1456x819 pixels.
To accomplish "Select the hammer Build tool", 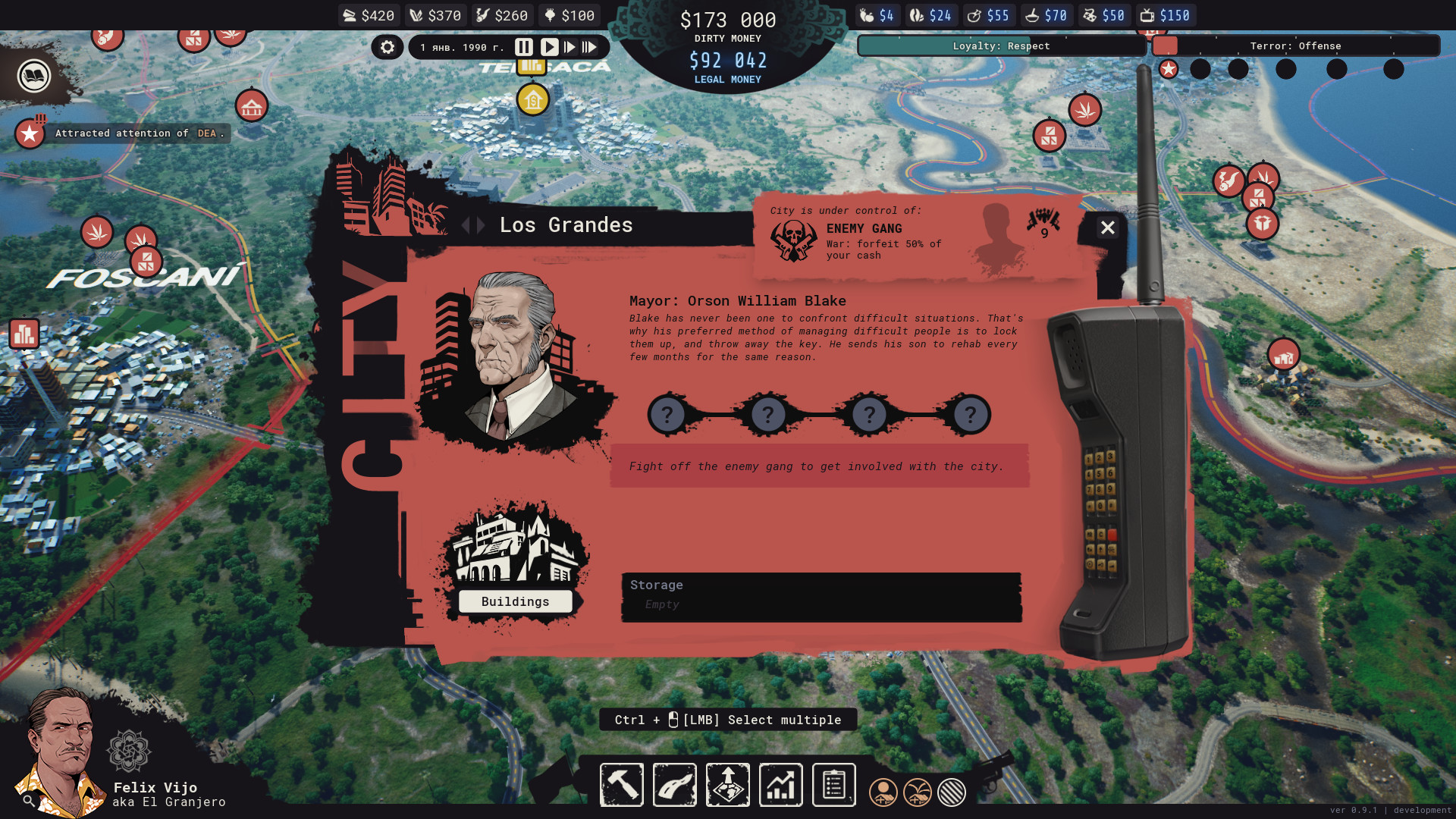I will coord(621,785).
